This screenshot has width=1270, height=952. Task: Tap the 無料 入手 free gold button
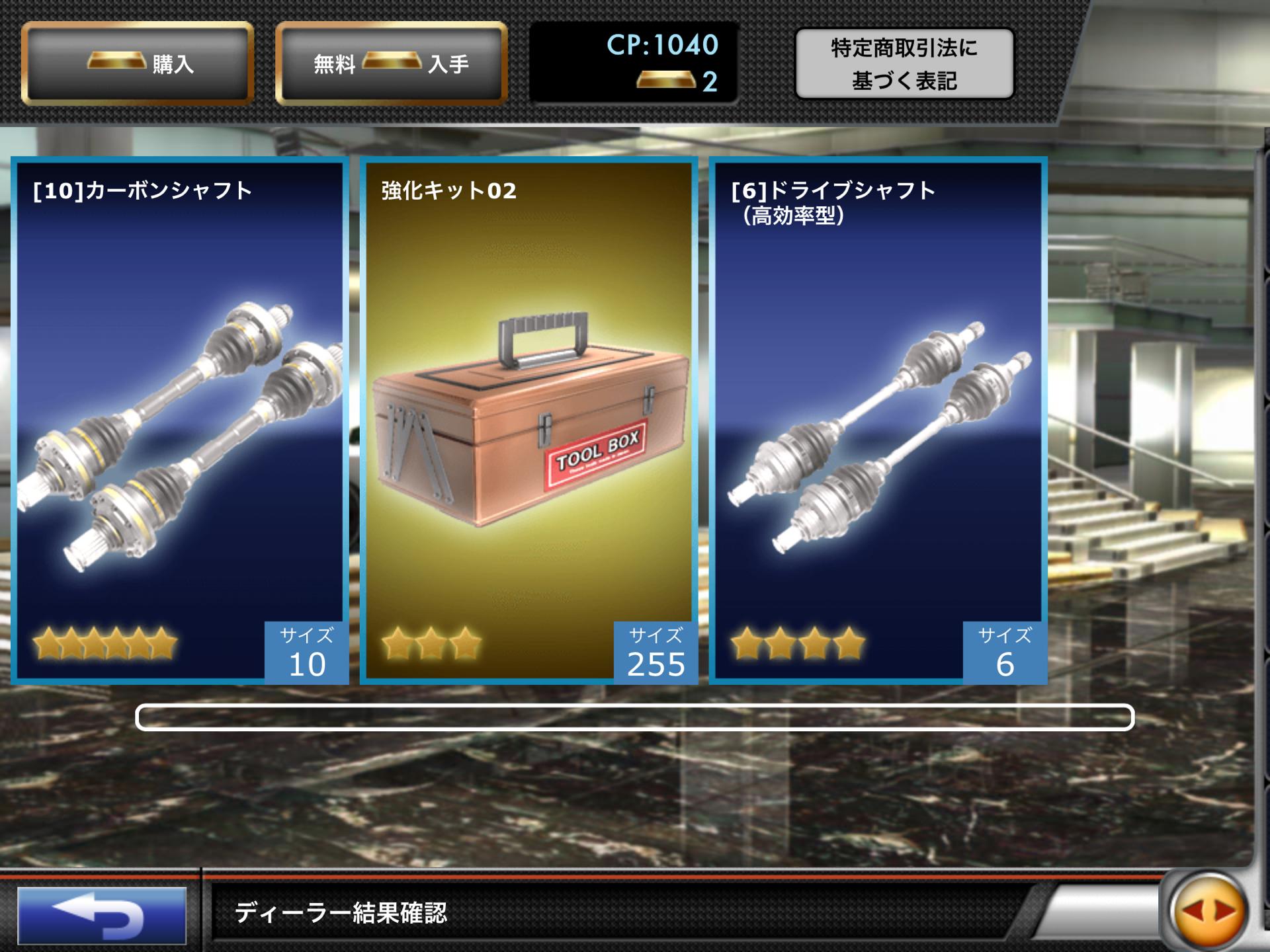coord(391,63)
